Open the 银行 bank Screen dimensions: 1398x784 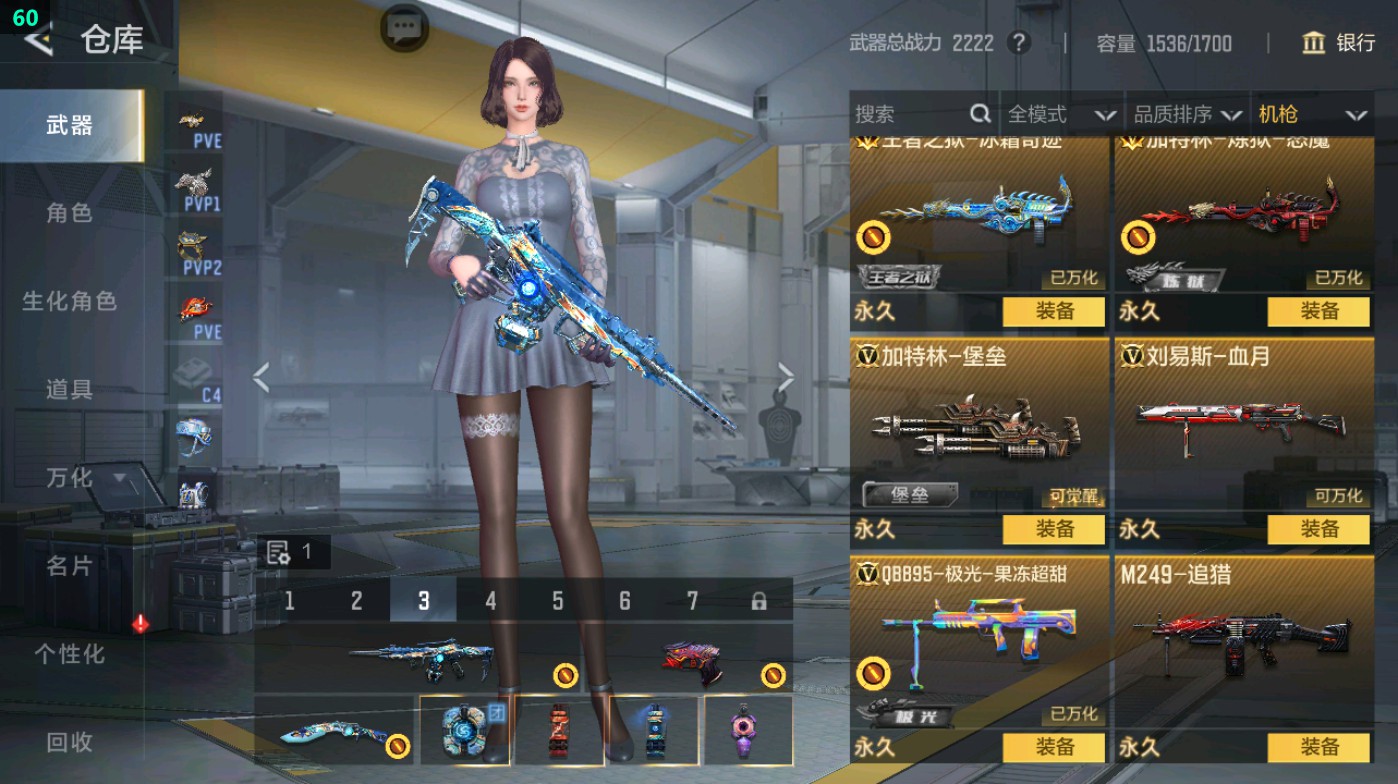tap(1339, 43)
